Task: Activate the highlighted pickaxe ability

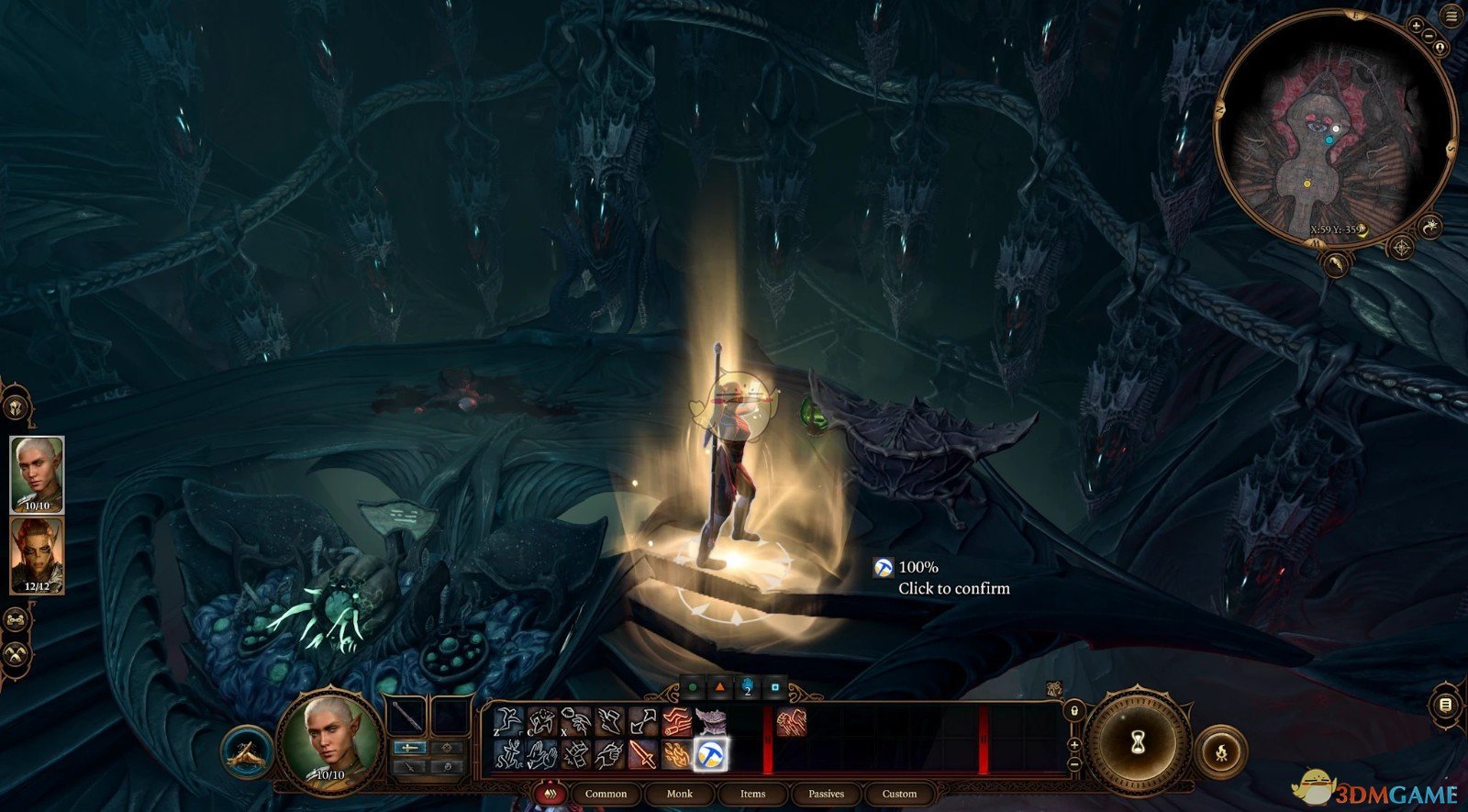Action: point(710,754)
